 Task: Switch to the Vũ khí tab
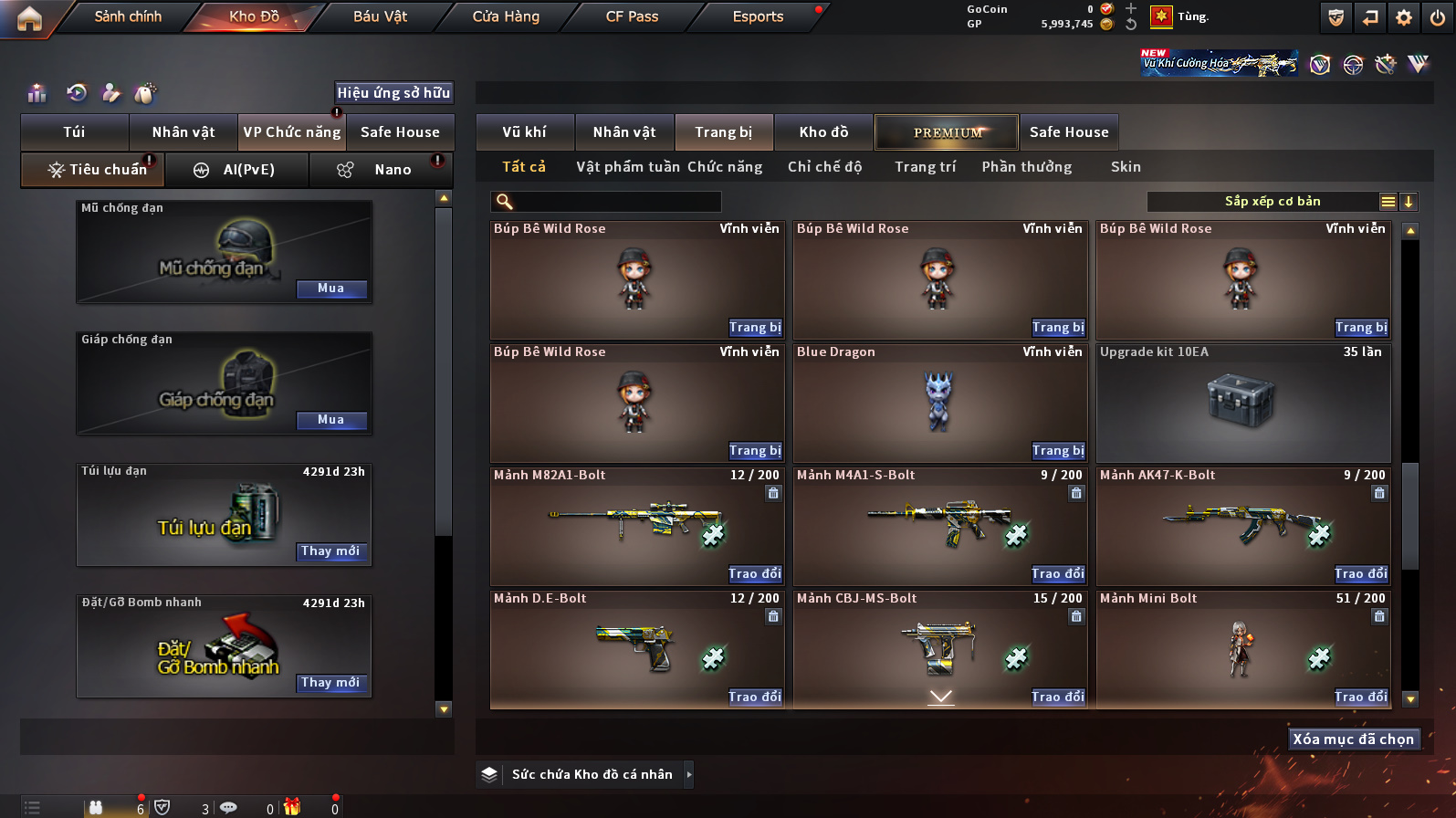point(525,132)
